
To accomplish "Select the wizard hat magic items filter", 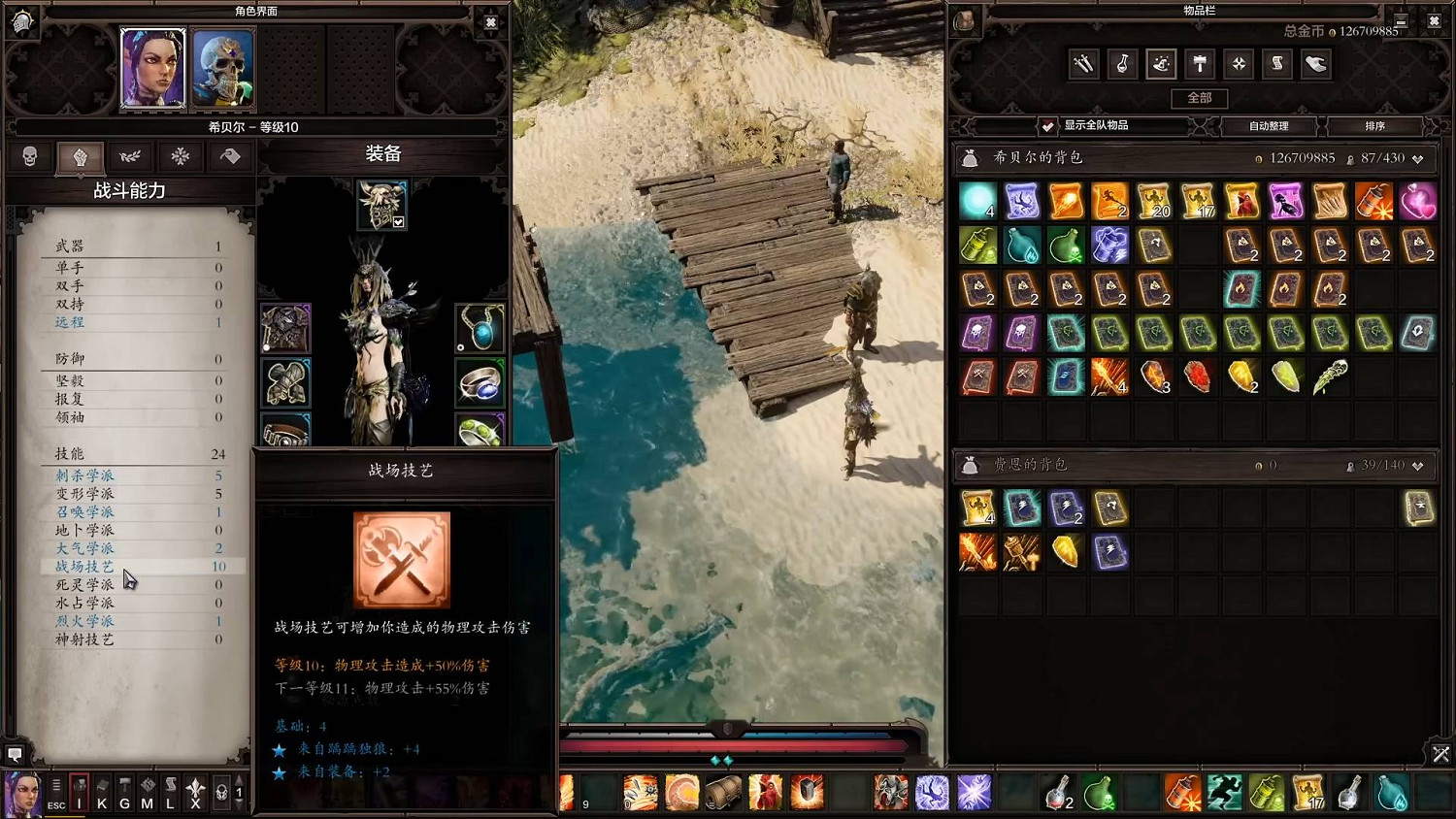I will 1161,64.
